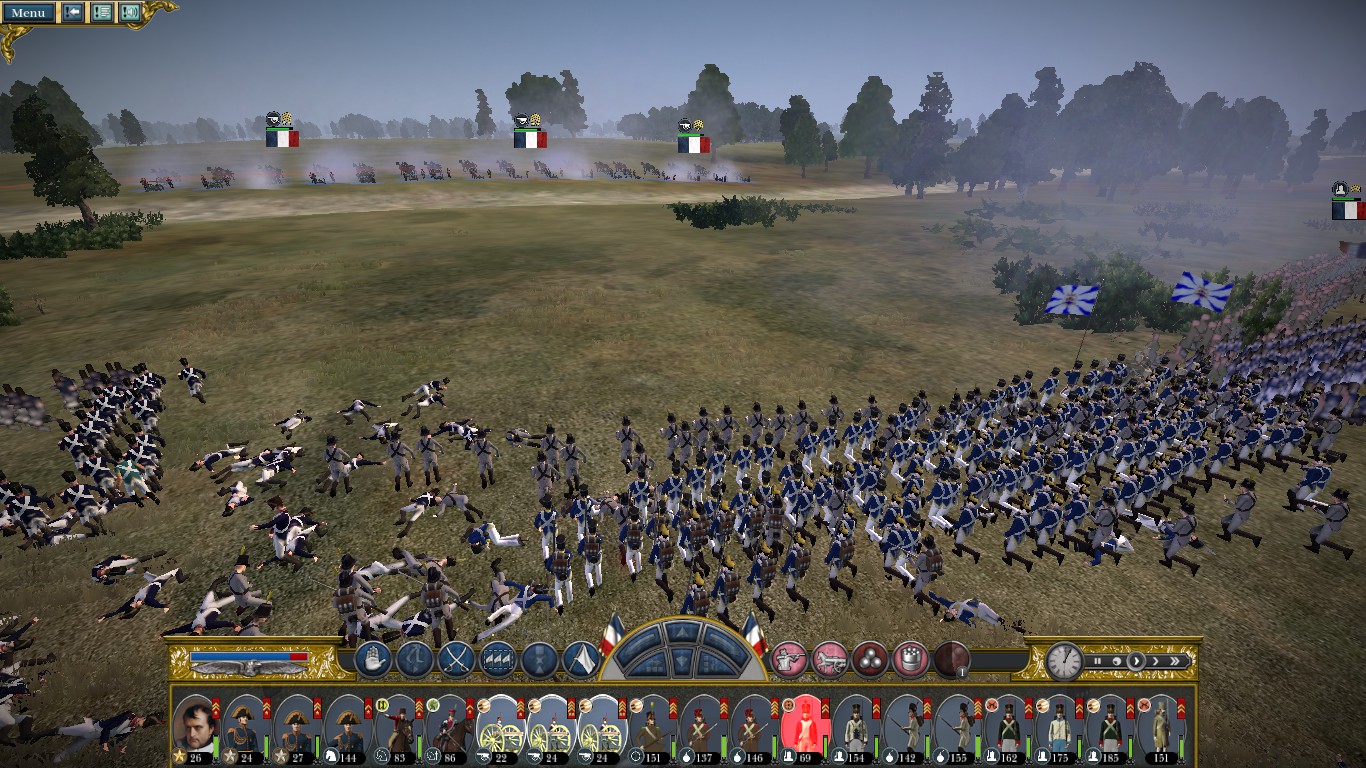This screenshot has height=768, width=1366.
Task: Select the canister shot ammunition
Action: coord(909,658)
